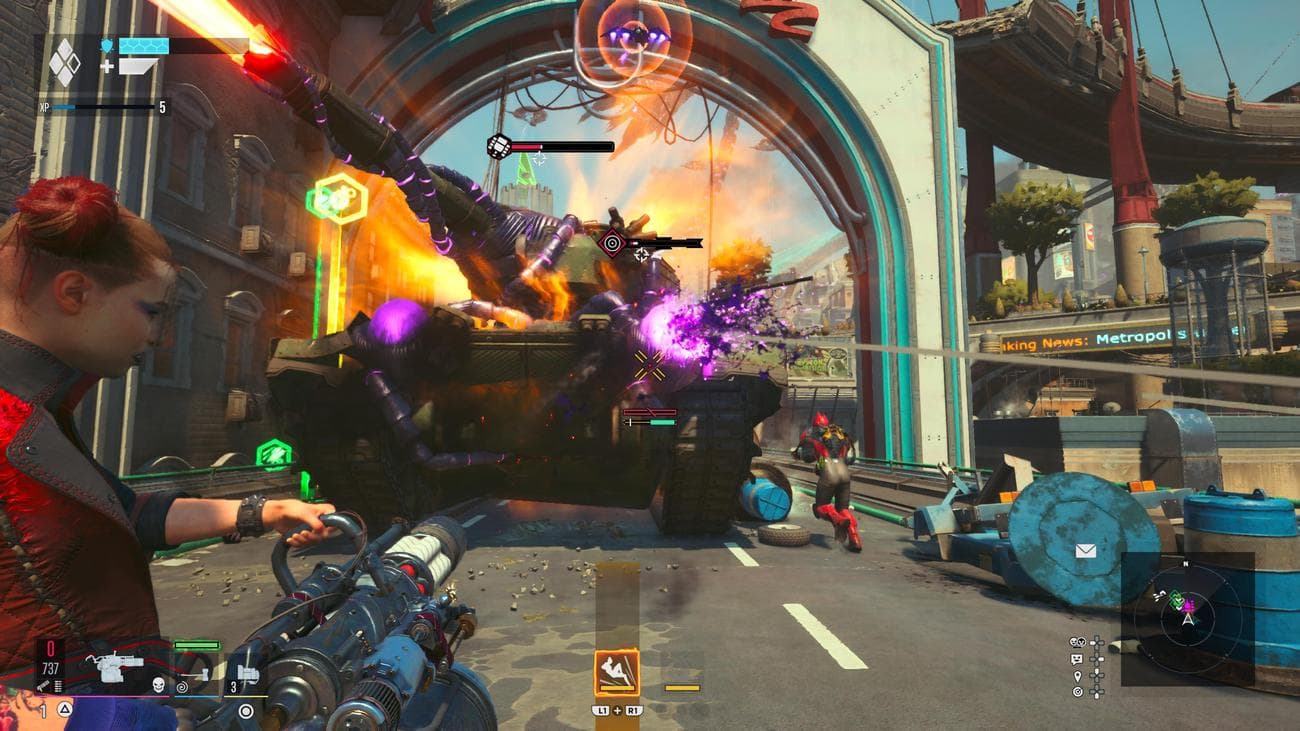The width and height of the screenshot is (1300, 731).
Task: Click the blue shield armor icon
Action: 107,45
